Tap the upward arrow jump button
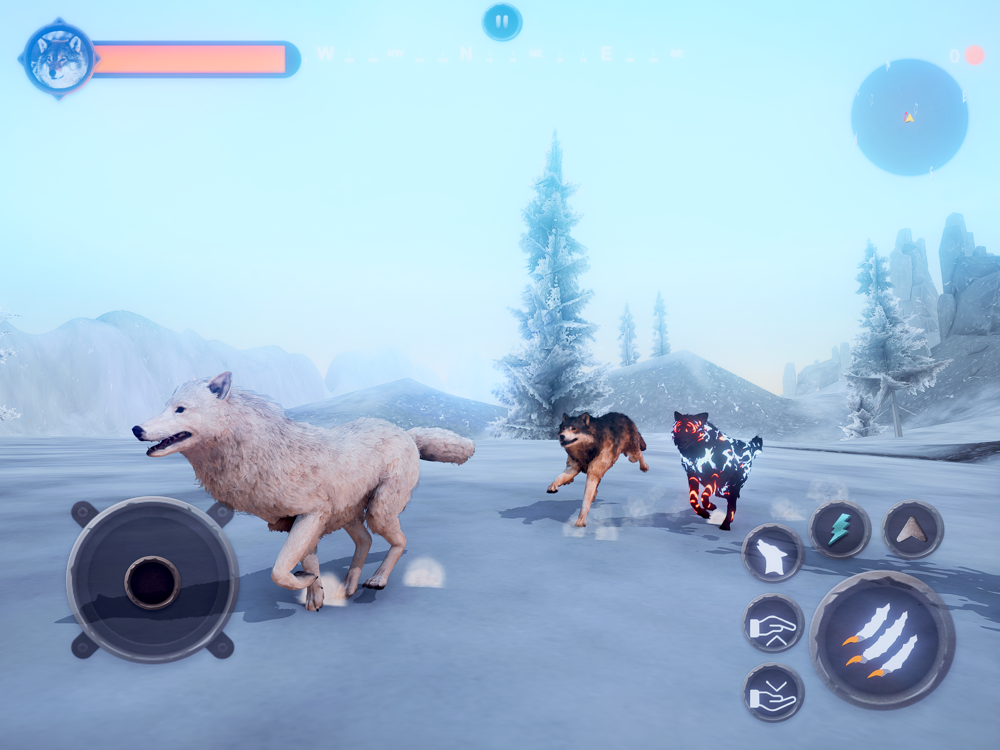 tap(912, 529)
